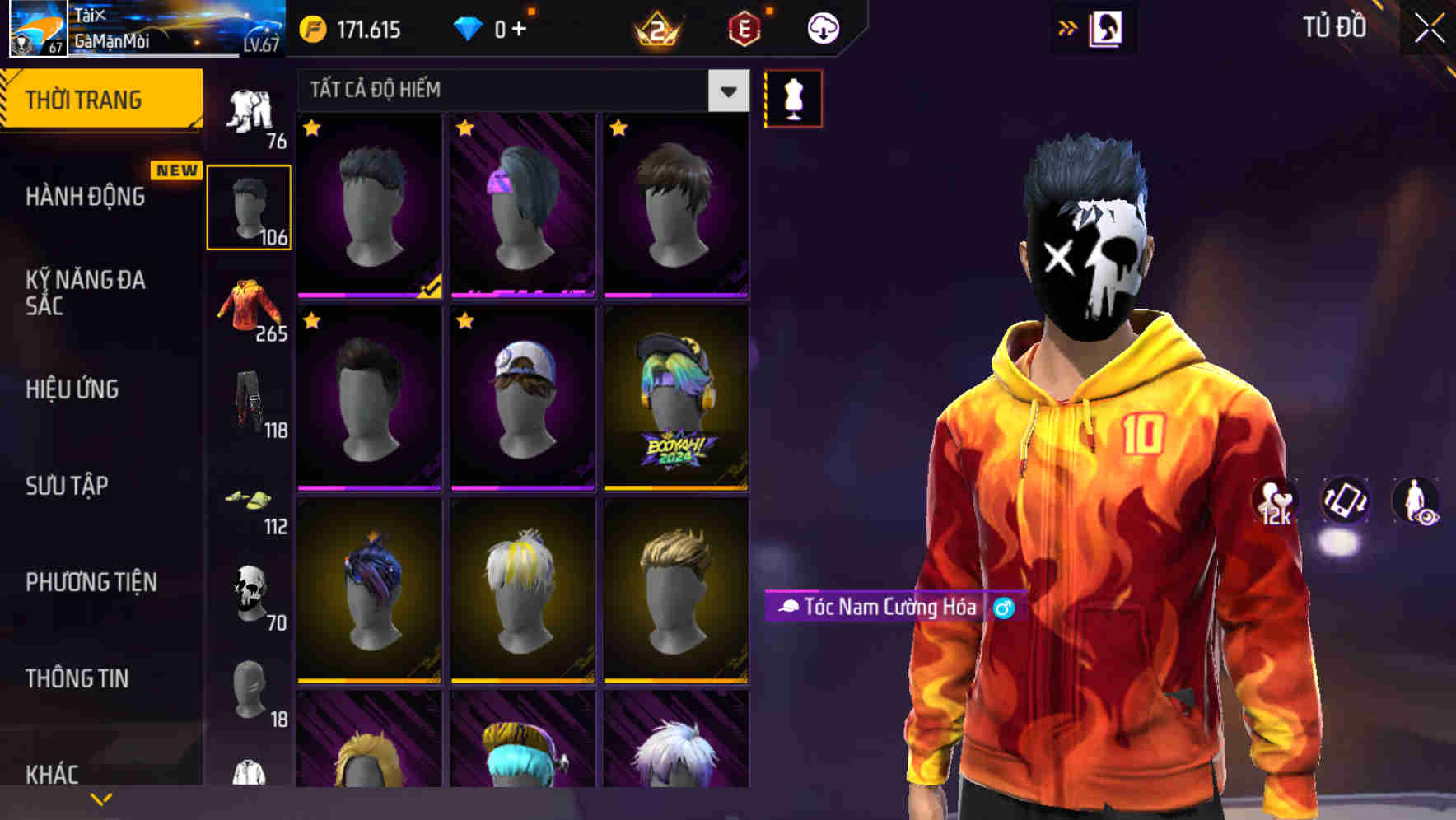
Task: Click the E badge in the top bar
Action: pyautogui.click(x=745, y=27)
